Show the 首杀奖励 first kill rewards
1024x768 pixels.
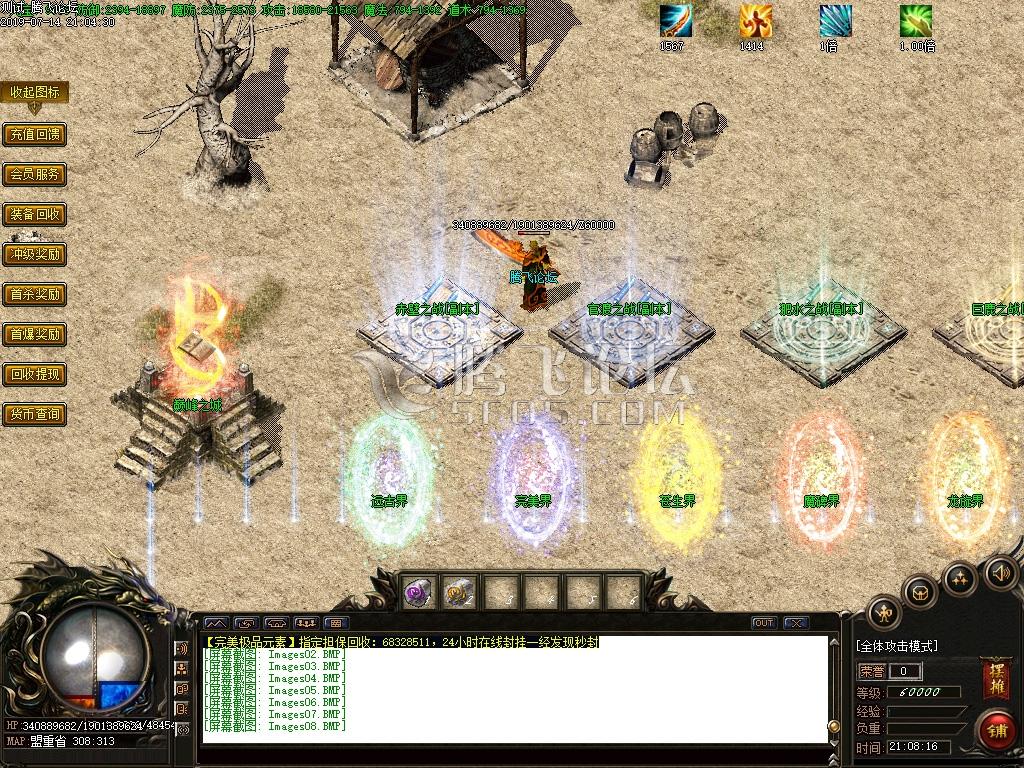coord(34,294)
